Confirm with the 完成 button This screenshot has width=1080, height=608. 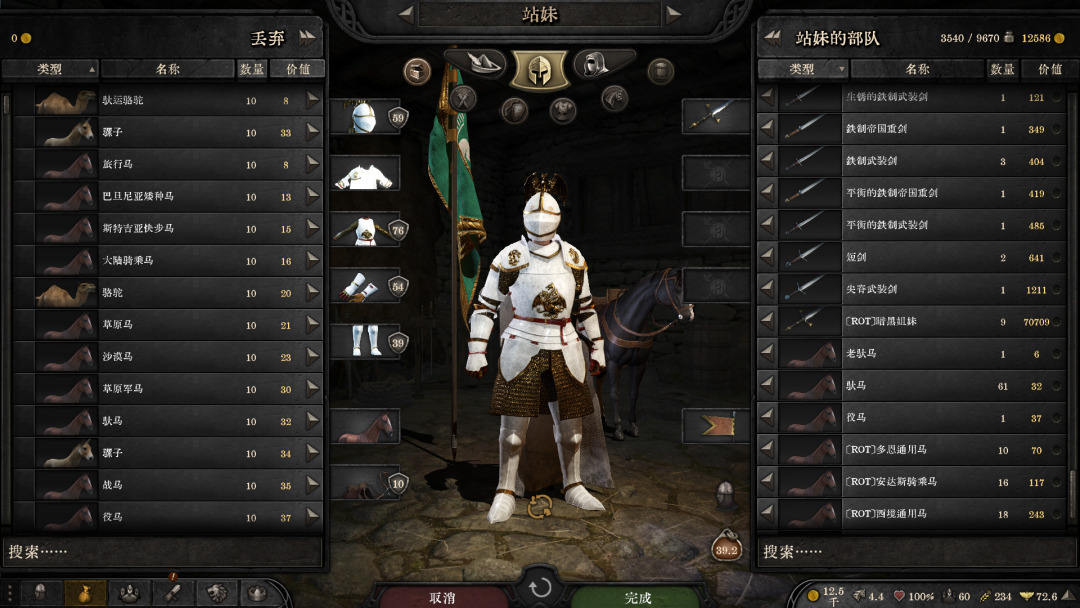[638, 597]
